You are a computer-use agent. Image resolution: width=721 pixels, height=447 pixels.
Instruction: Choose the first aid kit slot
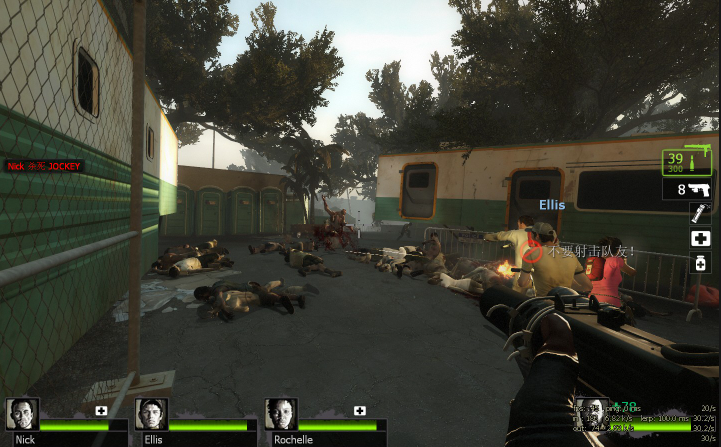coord(700,238)
